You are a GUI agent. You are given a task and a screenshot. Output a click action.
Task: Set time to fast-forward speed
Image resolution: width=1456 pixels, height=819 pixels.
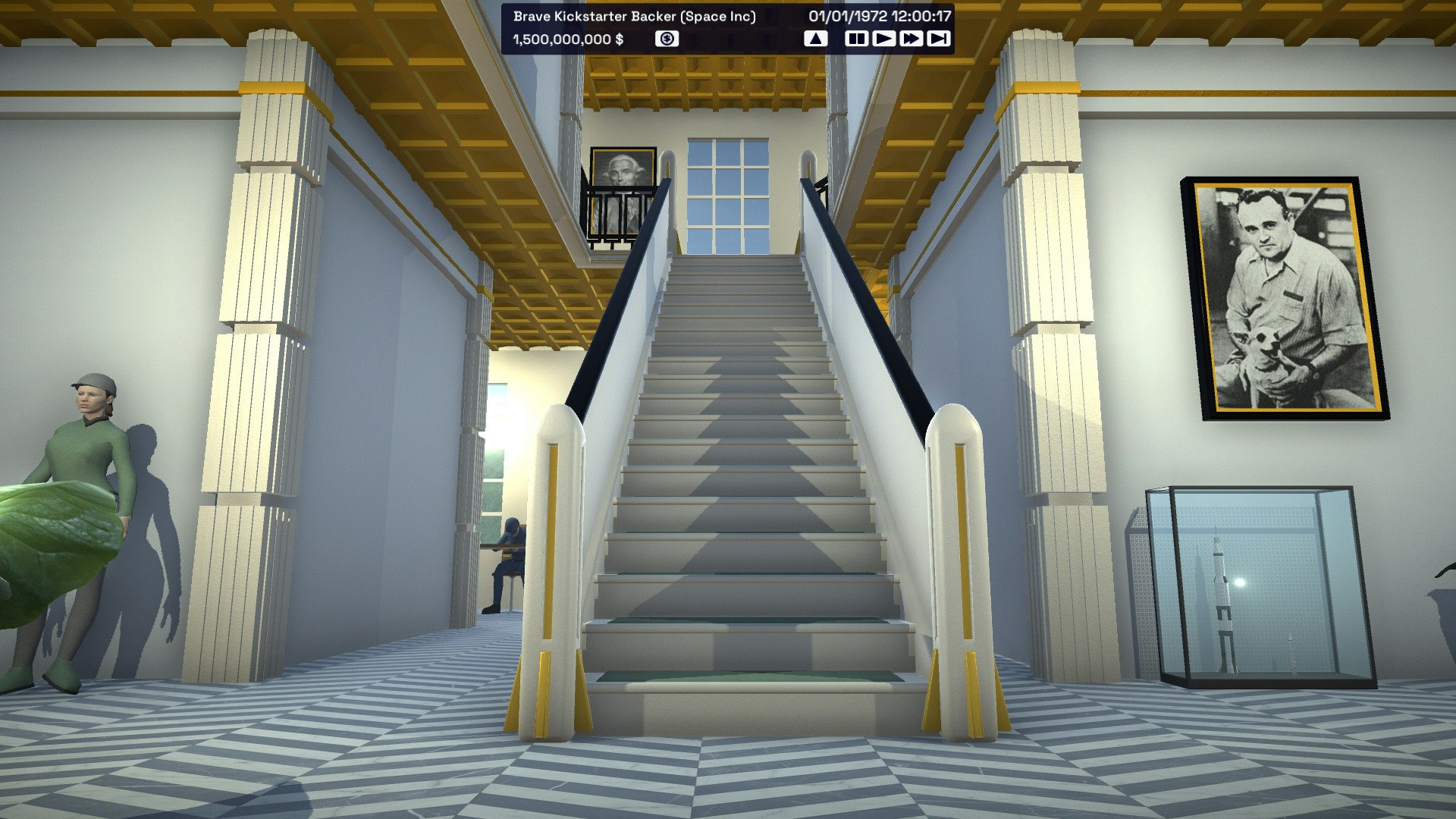tap(911, 39)
